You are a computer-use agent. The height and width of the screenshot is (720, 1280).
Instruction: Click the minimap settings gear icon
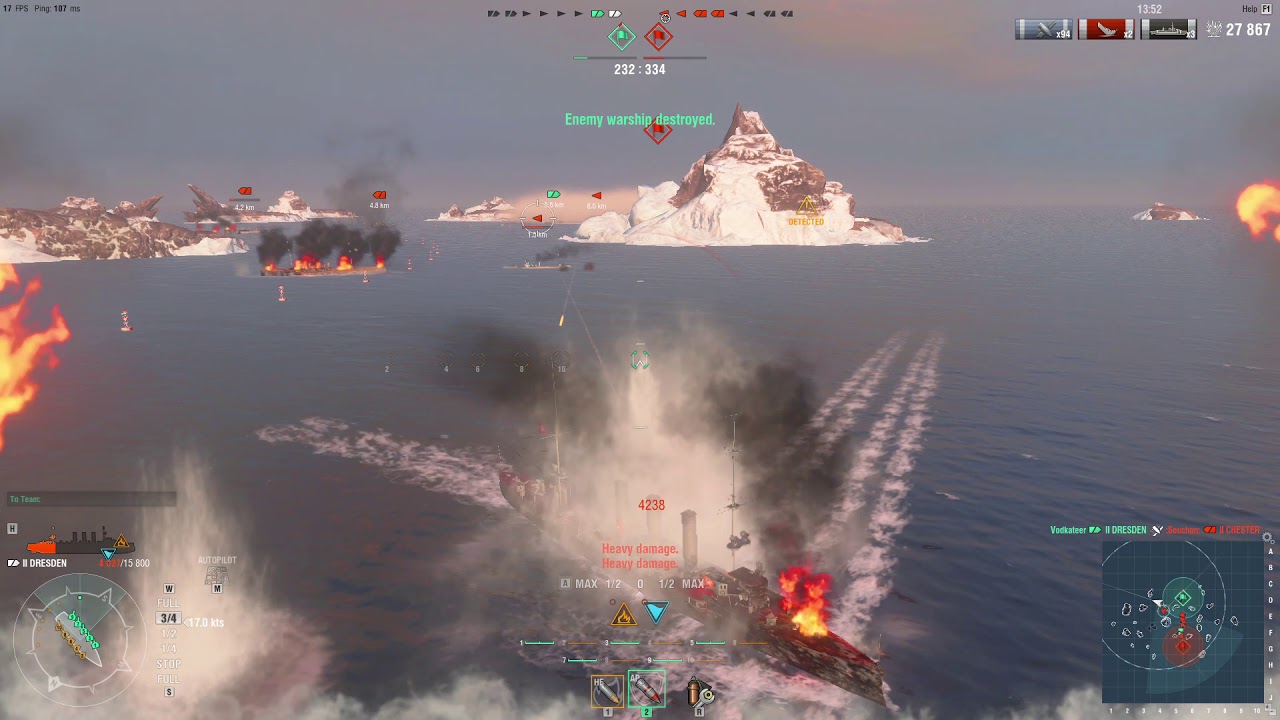point(1268,537)
